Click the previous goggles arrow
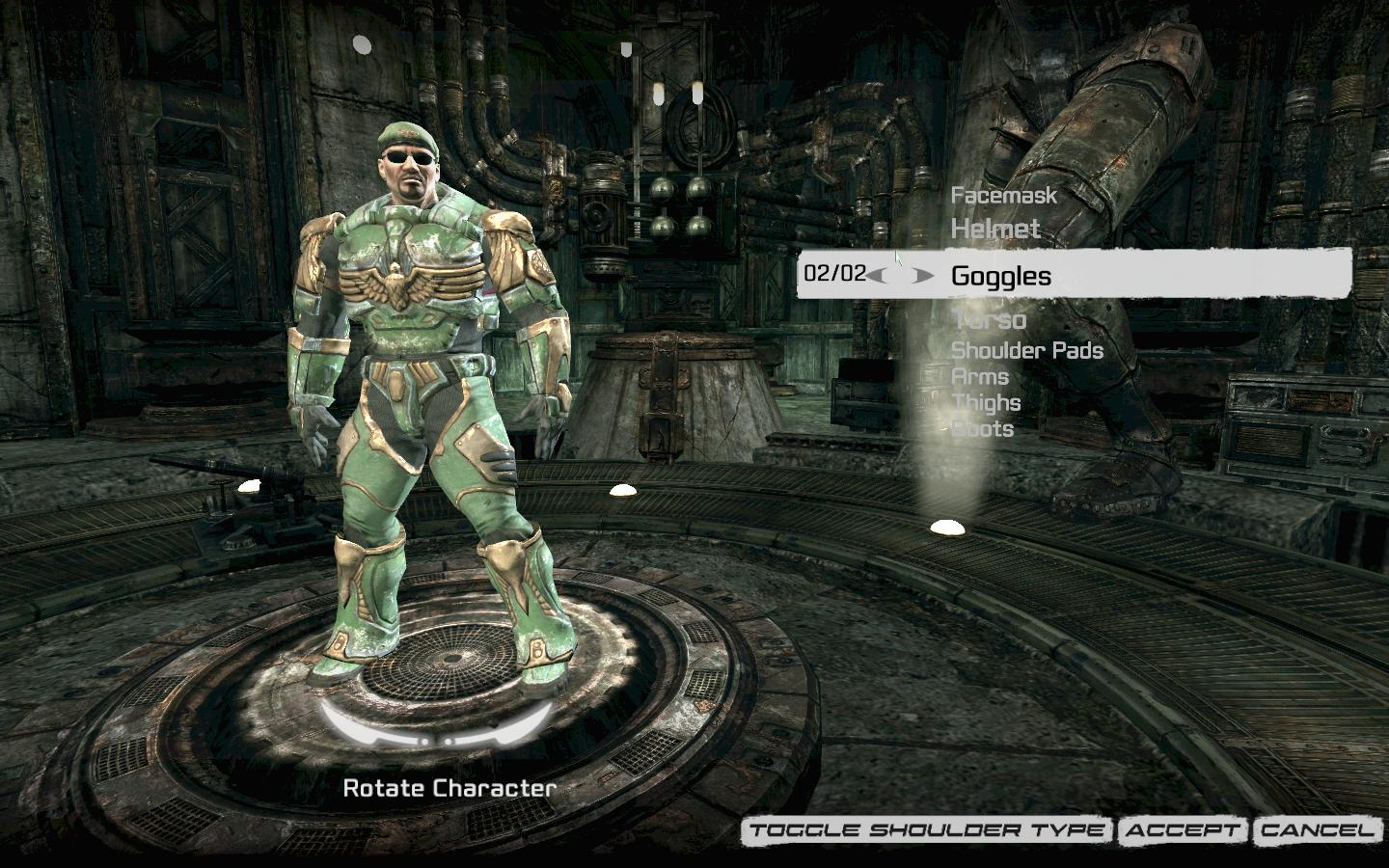 pos(877,276)
